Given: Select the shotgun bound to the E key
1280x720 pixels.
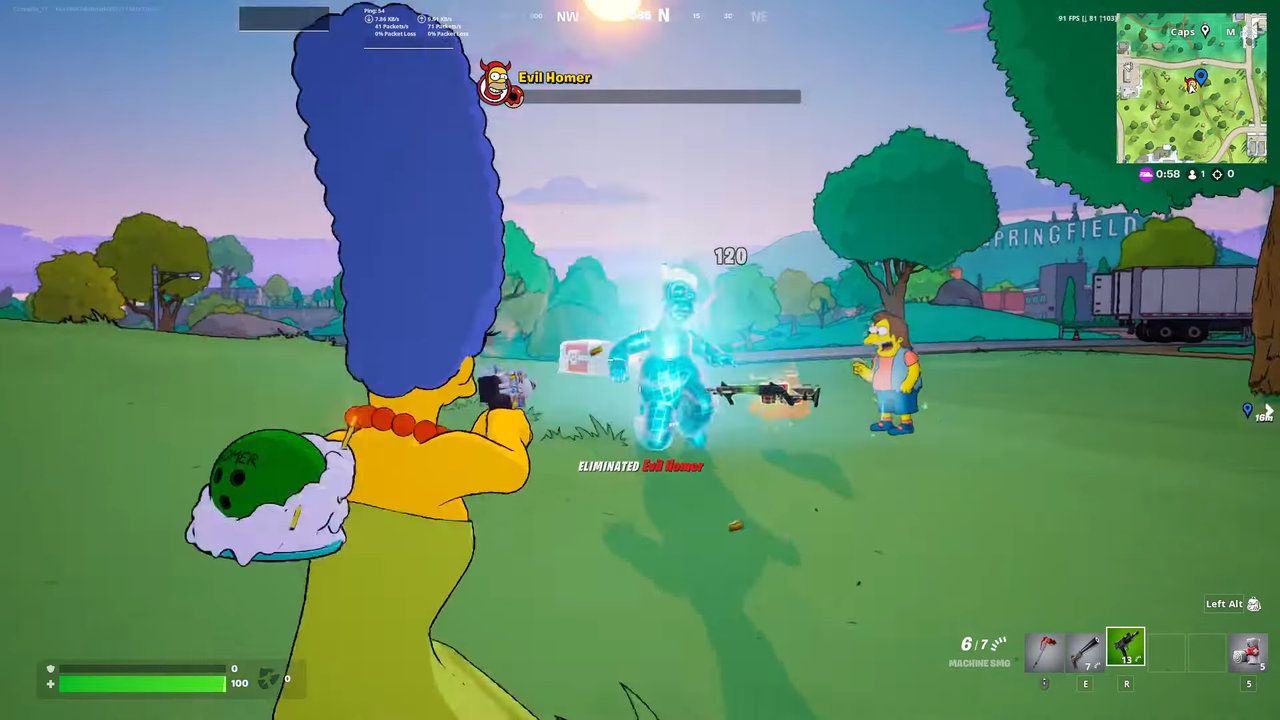Looking at the screenshot, I should (x=1084, y=650).
